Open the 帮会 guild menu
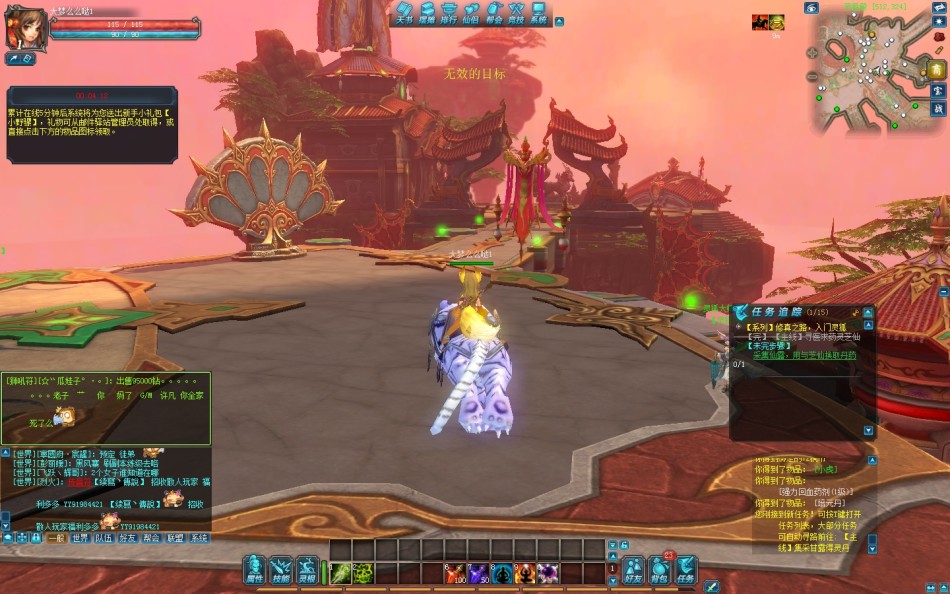This screenshot has width=950, height=594. pyautogui.click(x=494, y=13)
